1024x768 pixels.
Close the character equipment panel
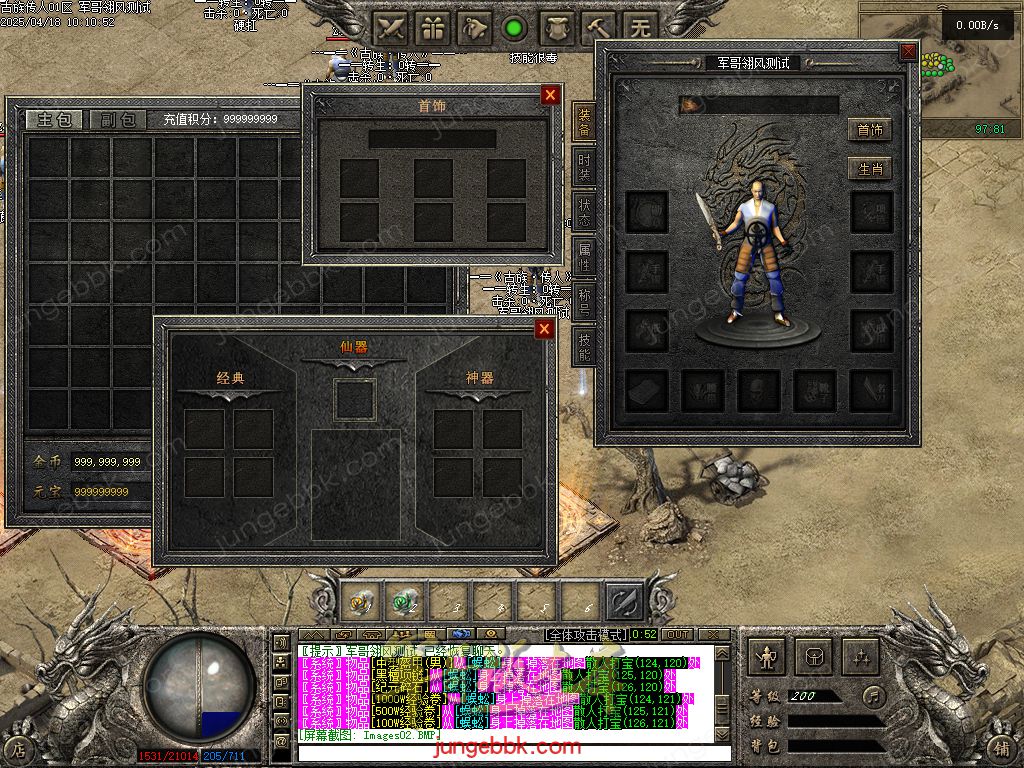coord(908,52)
